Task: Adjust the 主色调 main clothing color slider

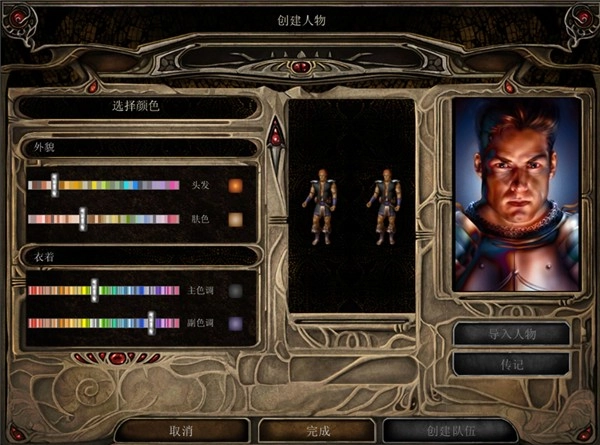Action: [94, 290]
